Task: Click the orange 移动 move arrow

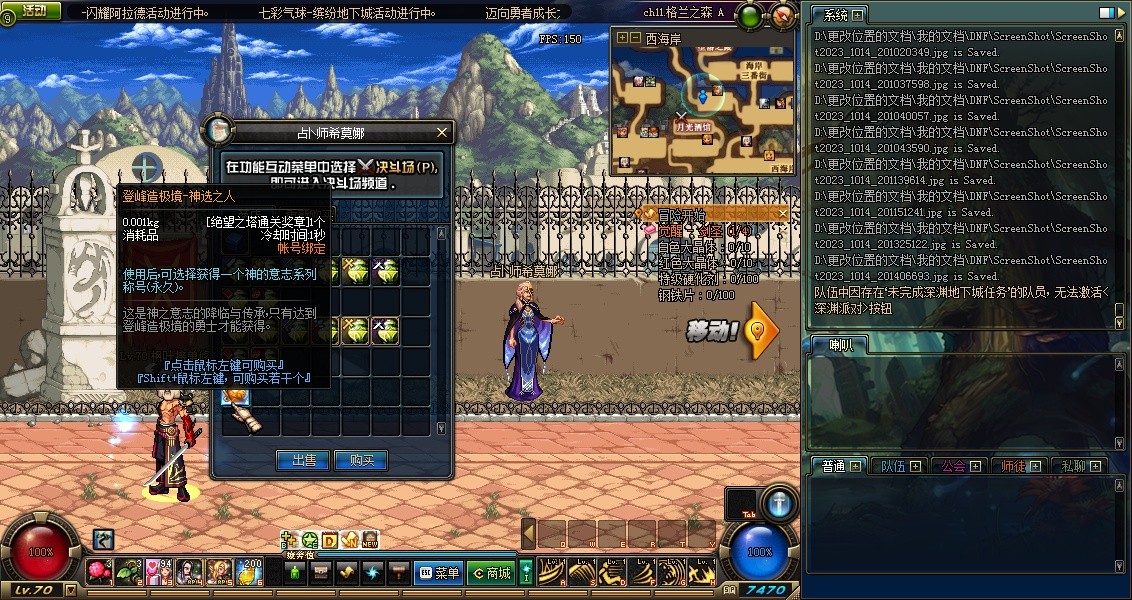Action: coord(762,332)
